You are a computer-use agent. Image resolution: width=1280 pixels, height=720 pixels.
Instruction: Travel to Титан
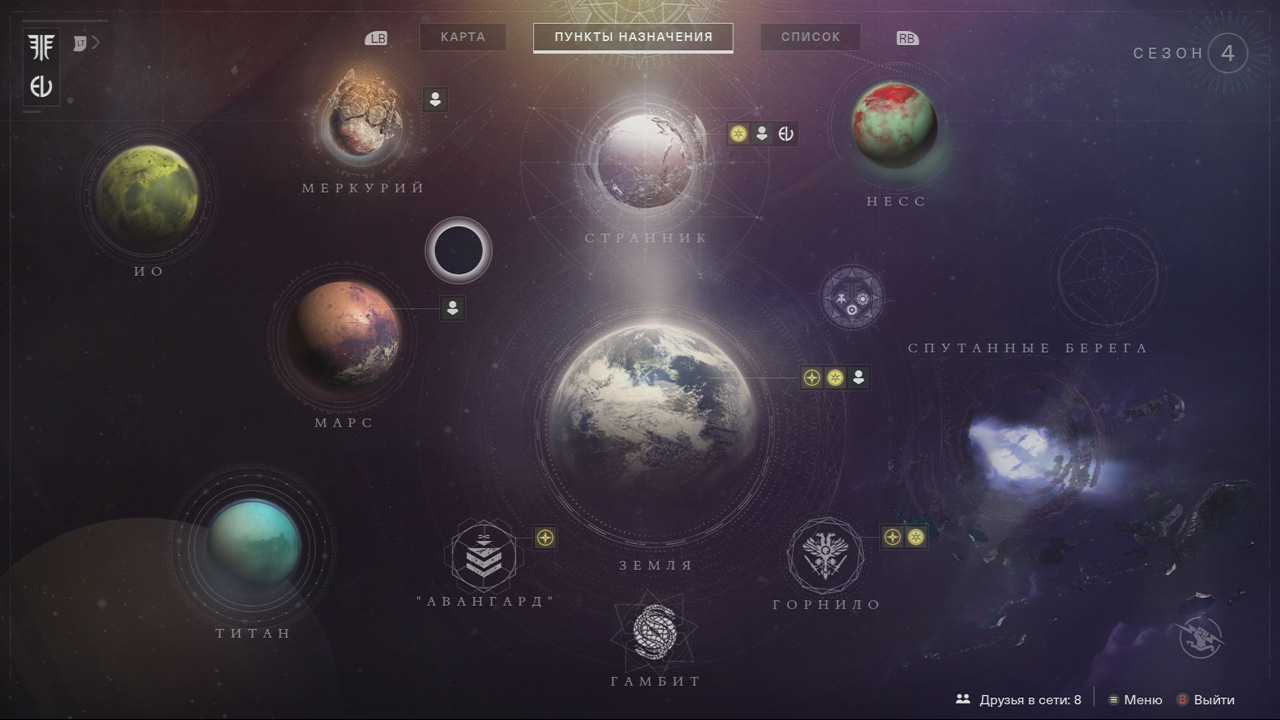point(253,545)
